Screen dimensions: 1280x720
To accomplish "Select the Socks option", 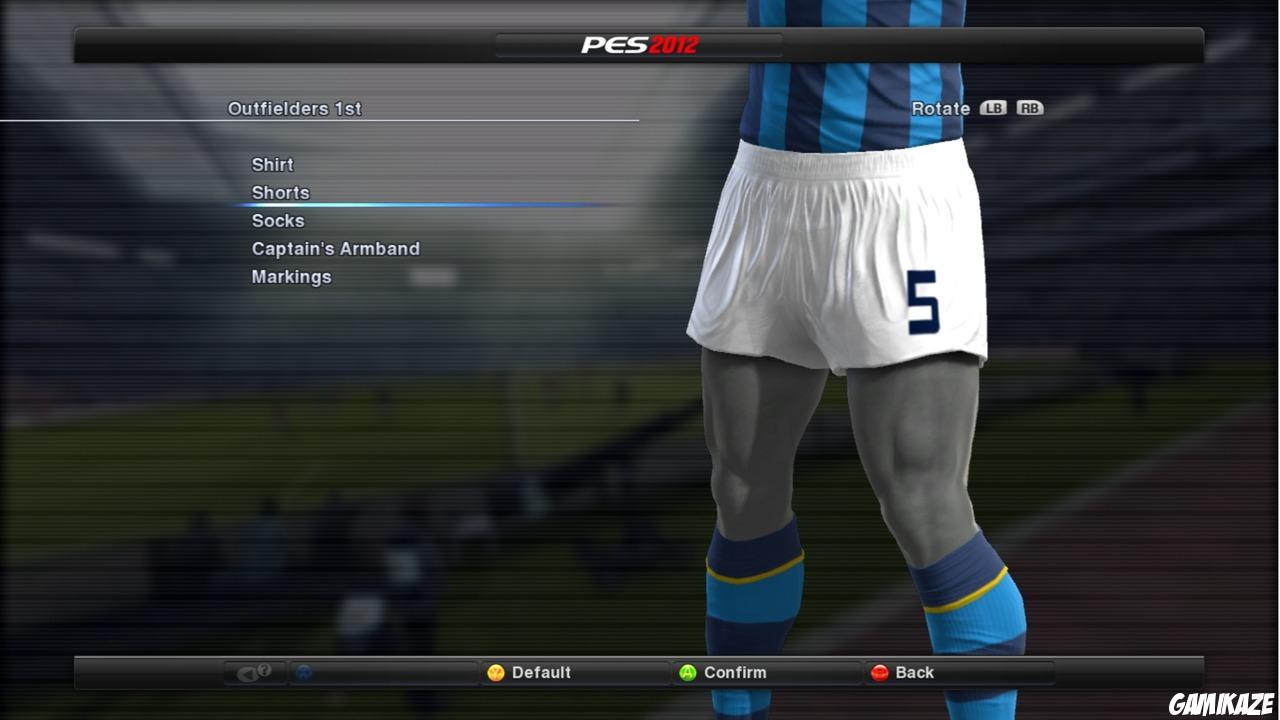I will [277, 220].
